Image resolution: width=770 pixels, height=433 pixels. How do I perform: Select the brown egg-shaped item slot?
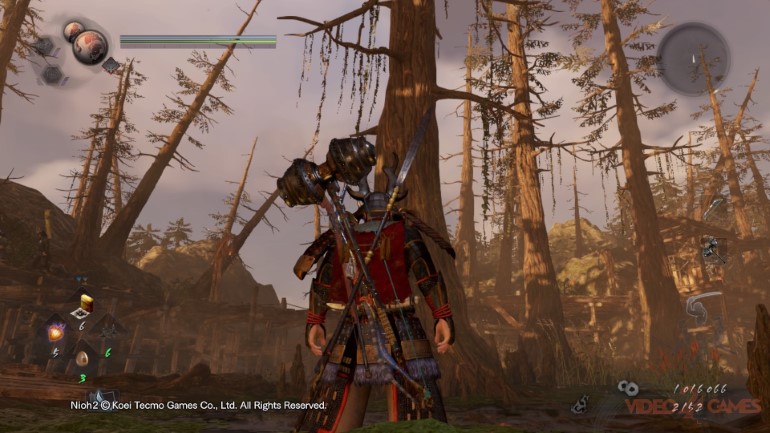point(82,357)
